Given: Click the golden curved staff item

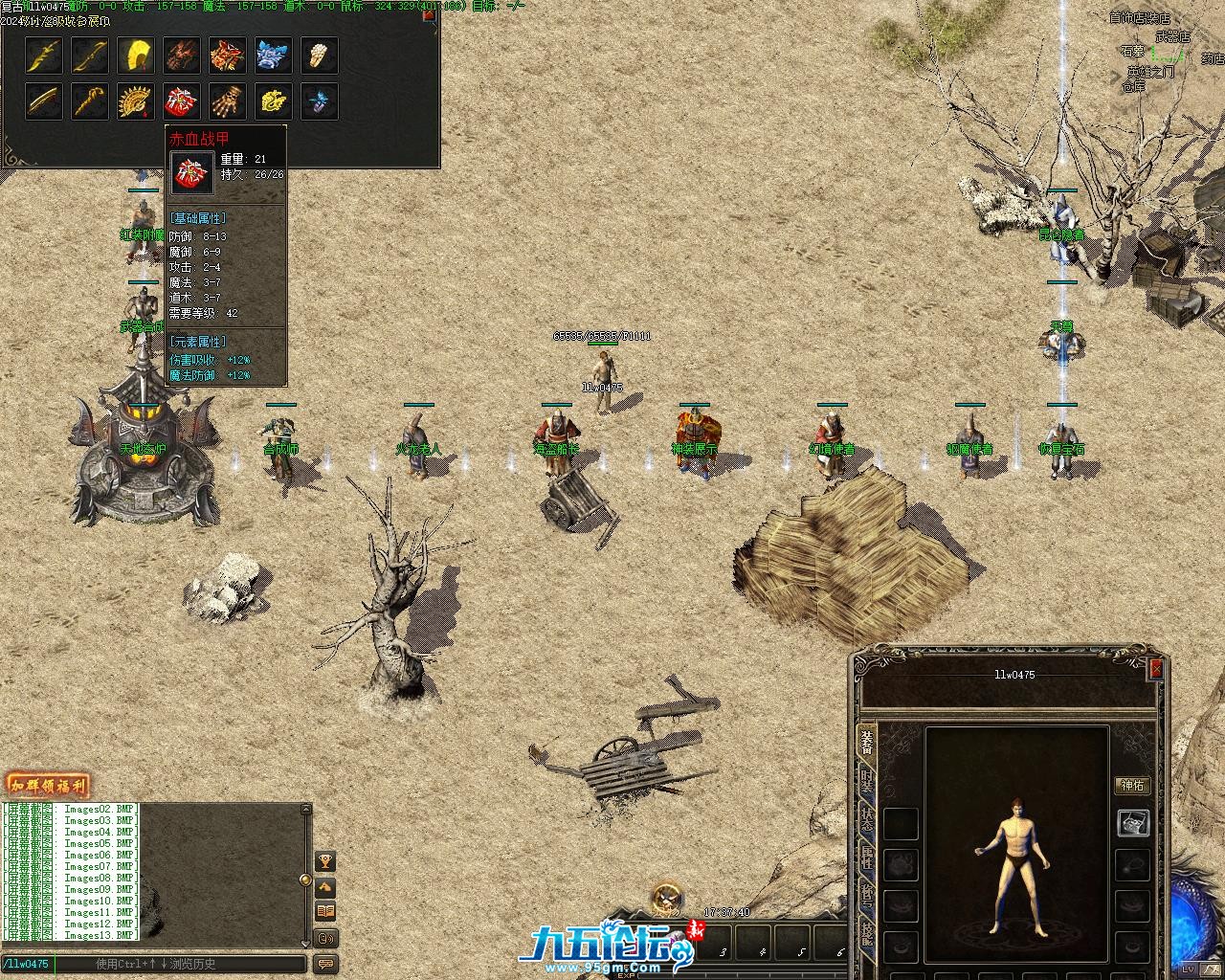Looking at the screenshot, I should [x=89, y=100].
